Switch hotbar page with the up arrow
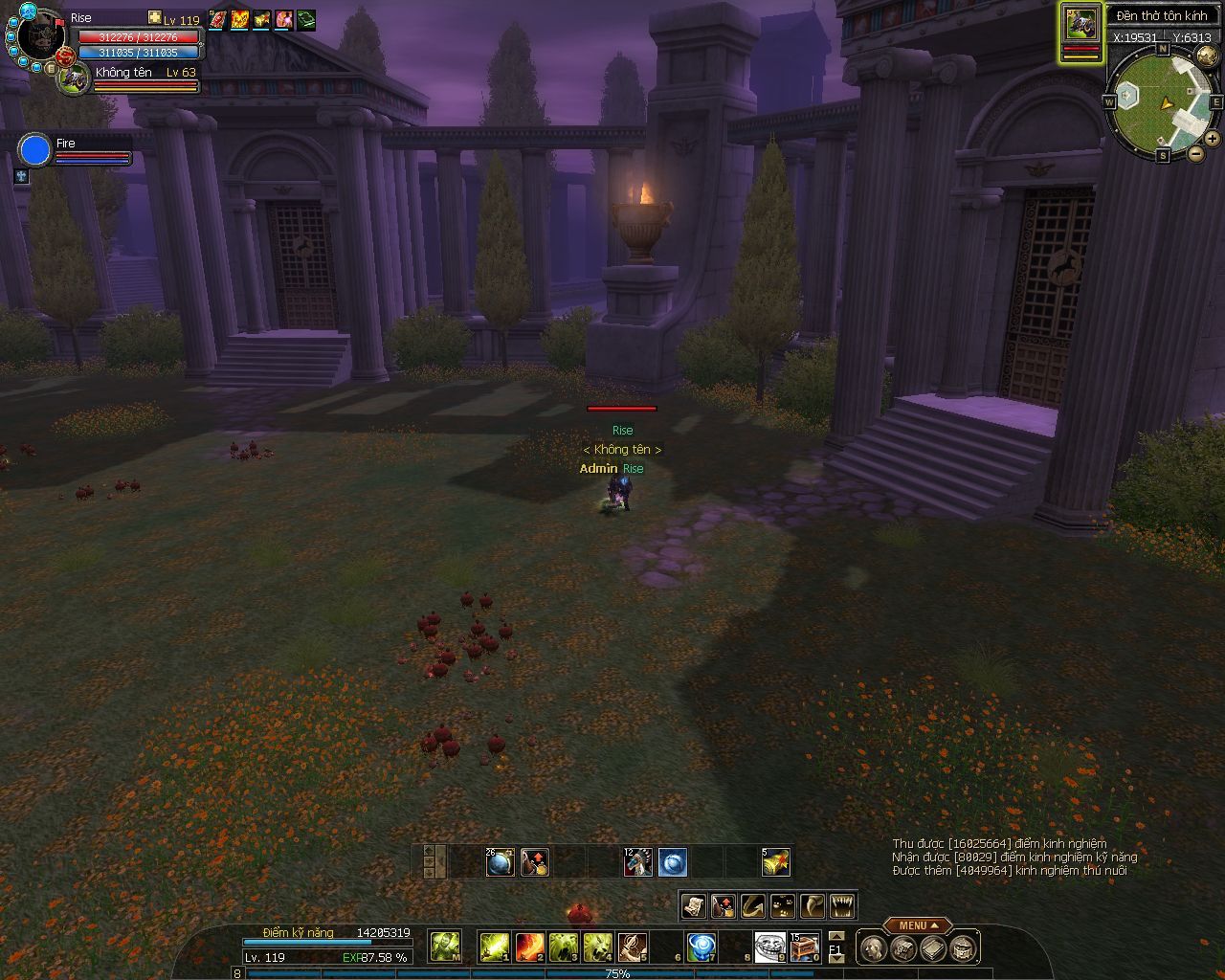 [x=836, y=936]
